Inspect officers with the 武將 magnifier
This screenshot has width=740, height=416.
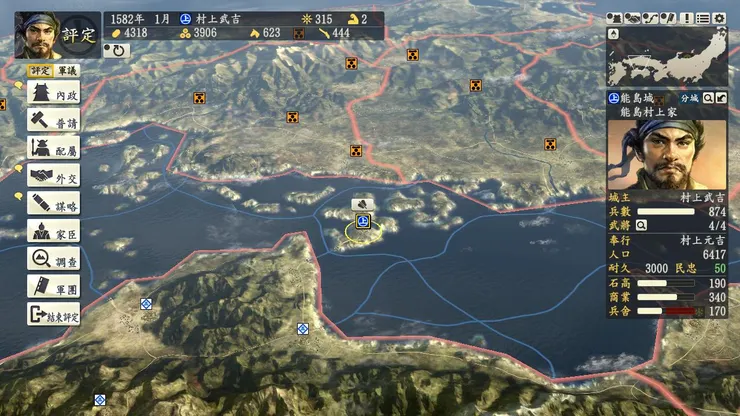[641, 225]
